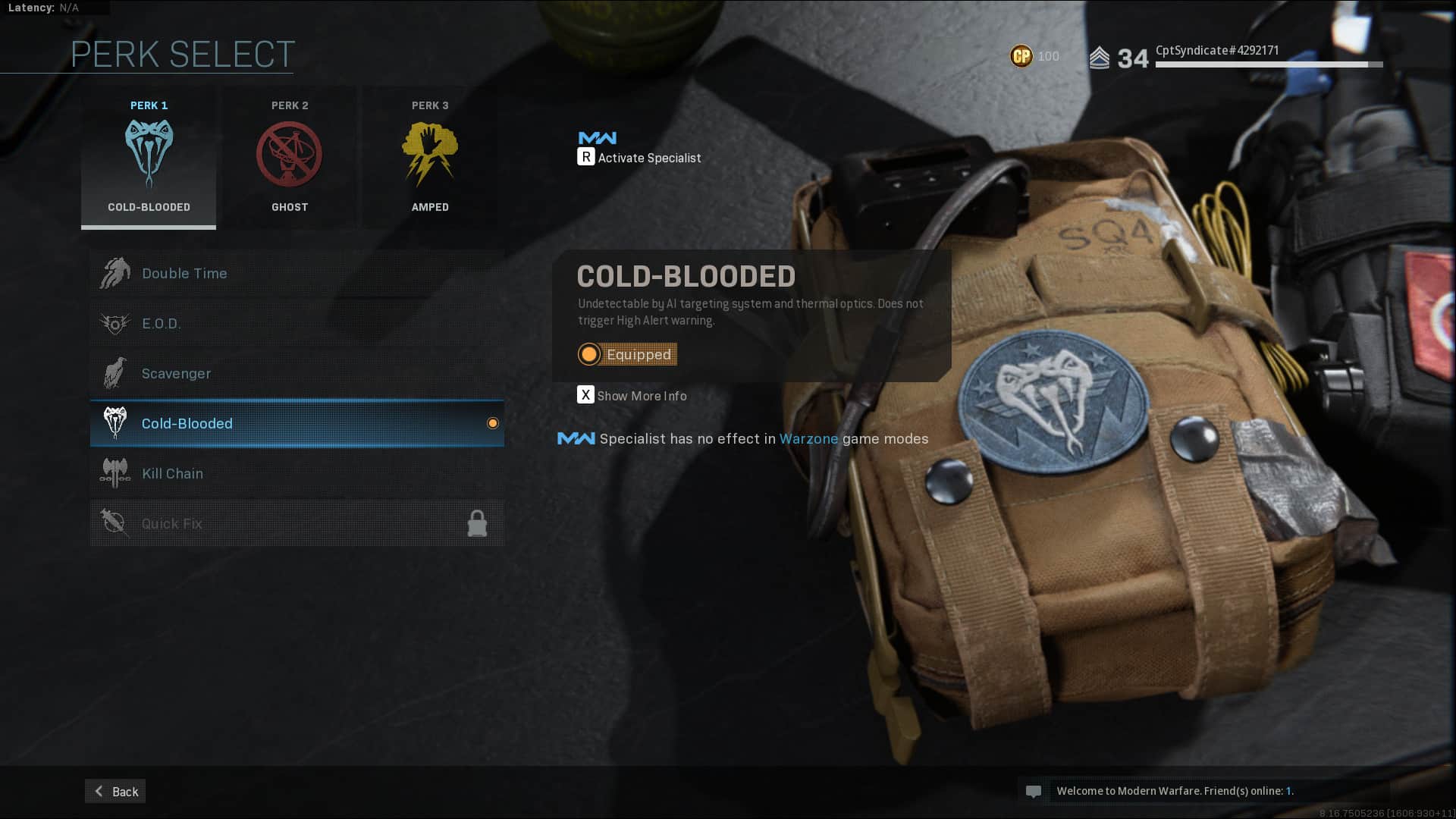Click the Scavenger bird perk icon
Viewport: 1456px width, 819px height.
tap(115, 373)
